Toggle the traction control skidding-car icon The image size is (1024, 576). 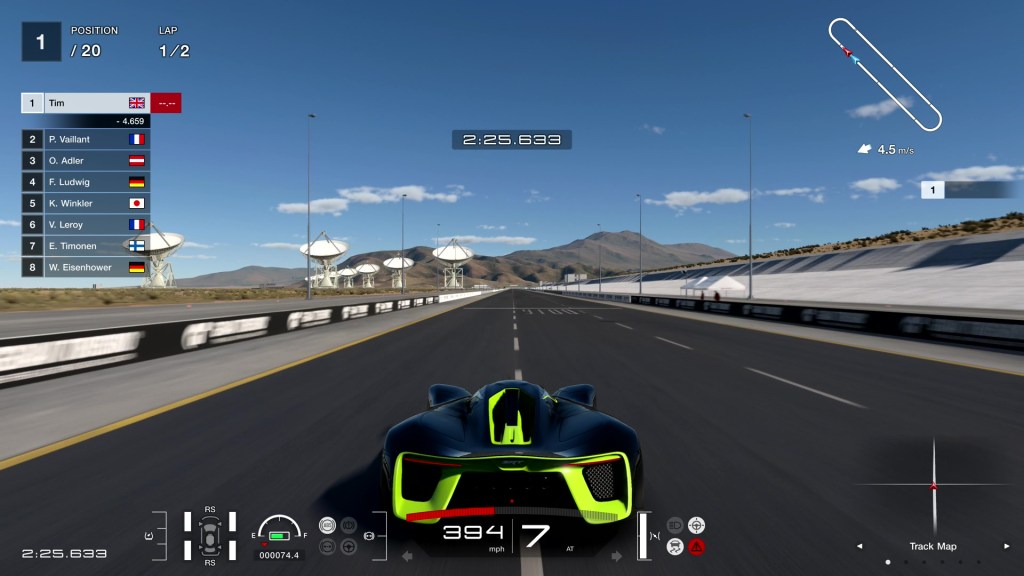click(675, 546)
